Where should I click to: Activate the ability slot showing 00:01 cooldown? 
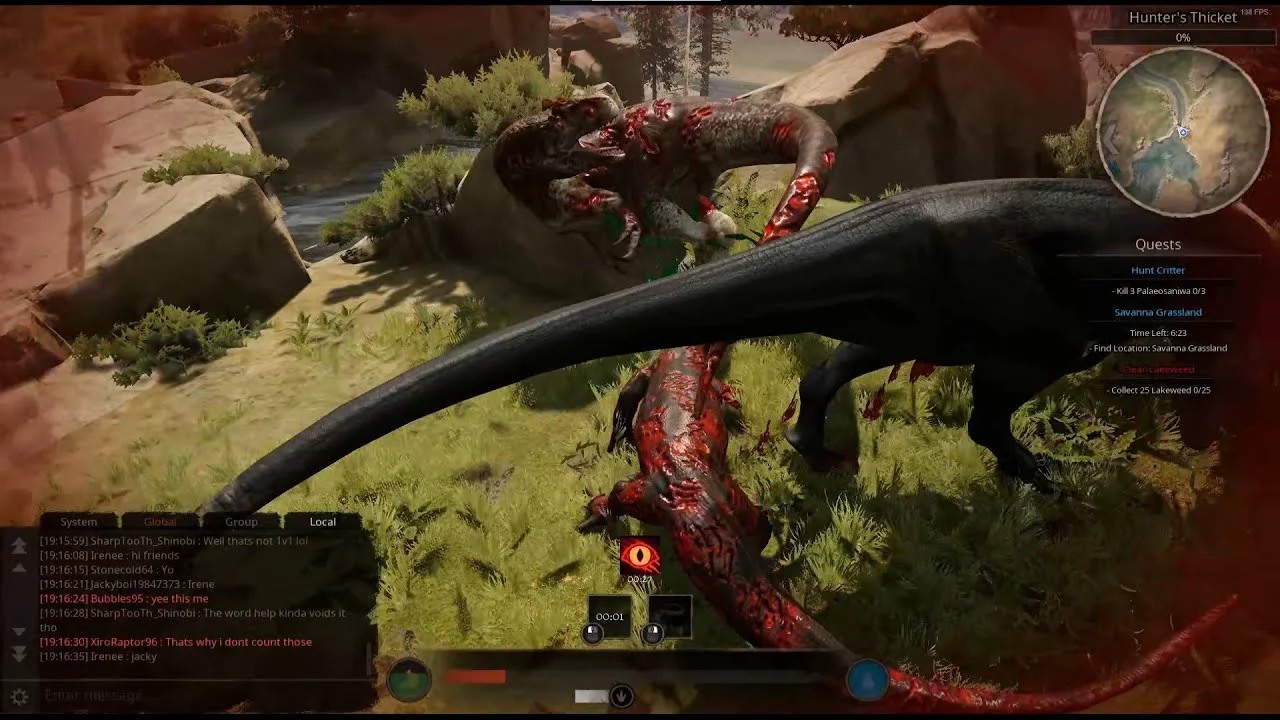point(609,616)
